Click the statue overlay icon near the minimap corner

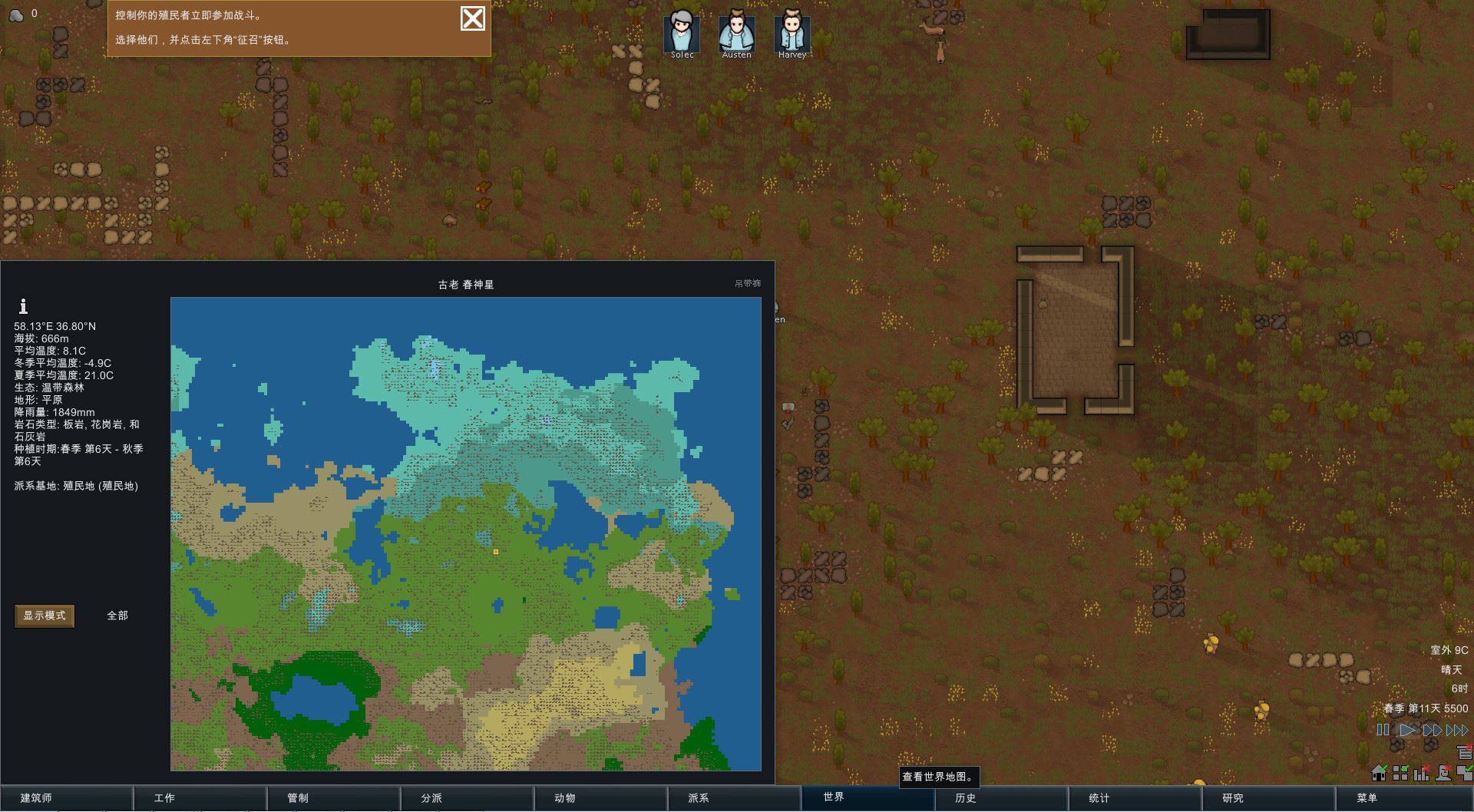pyautogui.click(x=1443, y=772)
